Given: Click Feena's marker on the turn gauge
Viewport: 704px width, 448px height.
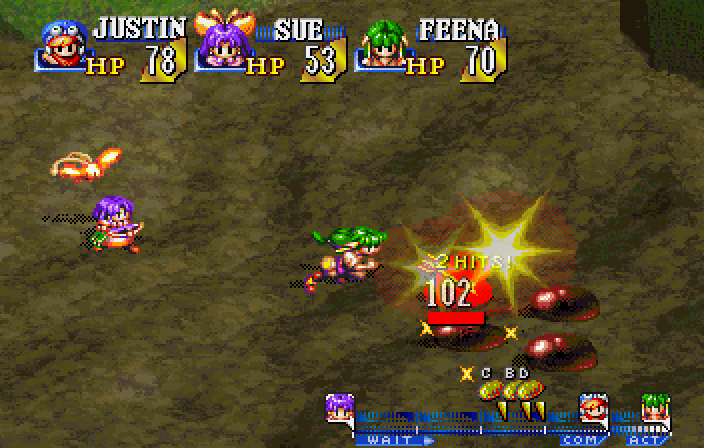Looking at the screenshot, I should click(654, 409).
